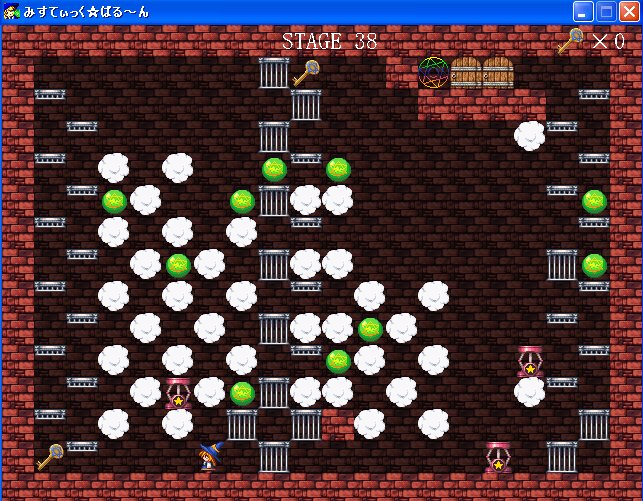Minimize the game window
The height and width of the screenshot is (501, 643).
click(583, 12)
